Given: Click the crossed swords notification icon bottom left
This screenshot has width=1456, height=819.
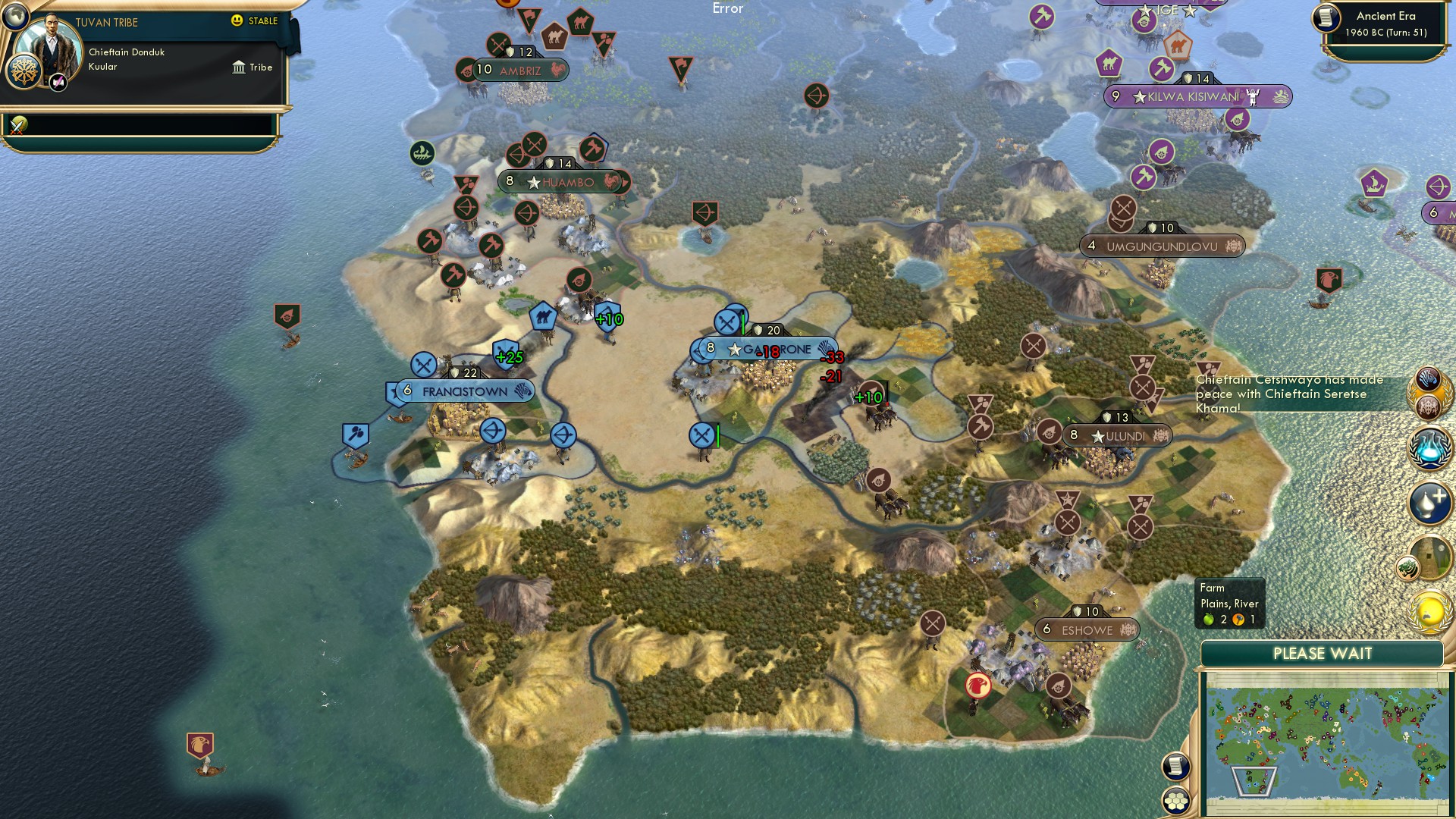Looking at the screenshot, I should (16, 127).
